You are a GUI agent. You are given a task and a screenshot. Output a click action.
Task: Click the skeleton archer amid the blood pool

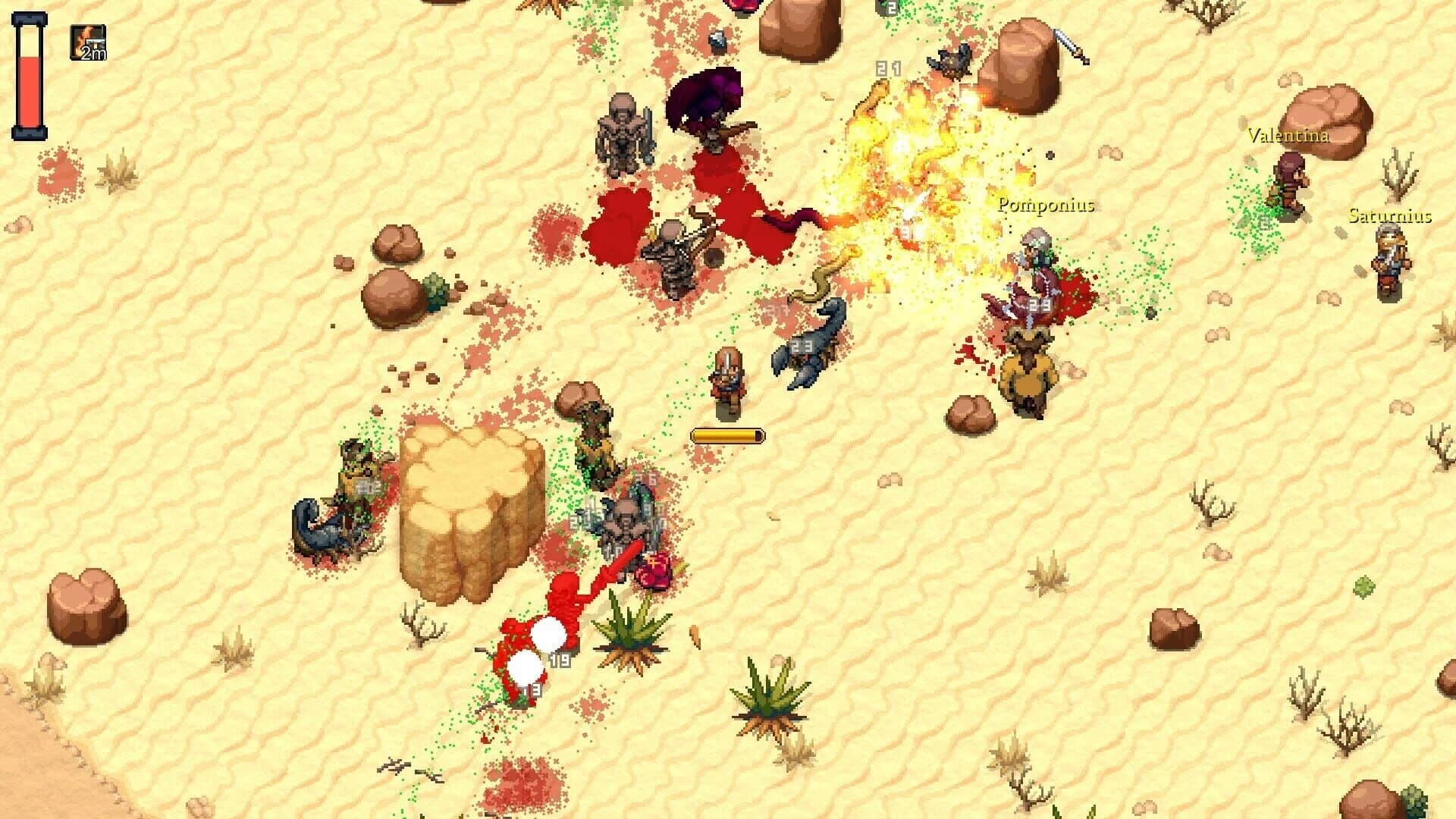click(x=675, y=258)
